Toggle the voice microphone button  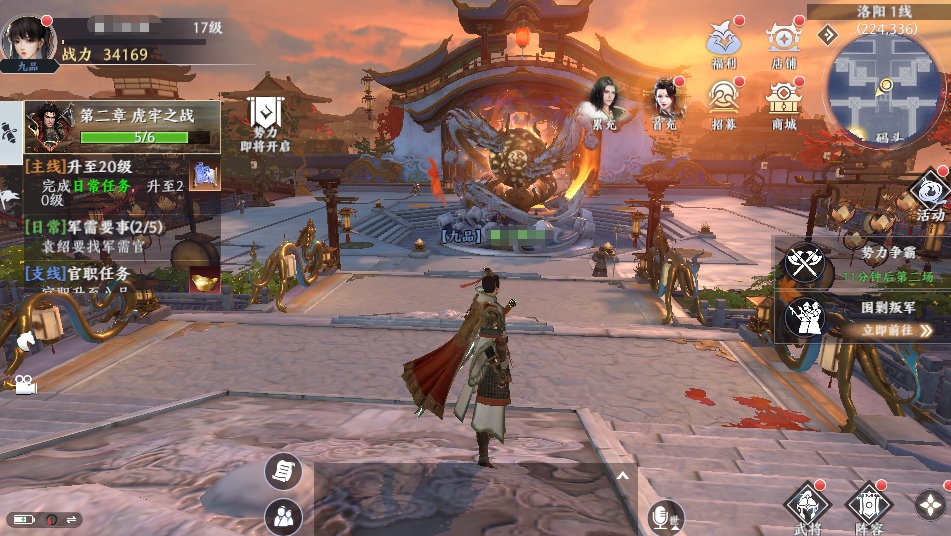click(x=661, y=516)
